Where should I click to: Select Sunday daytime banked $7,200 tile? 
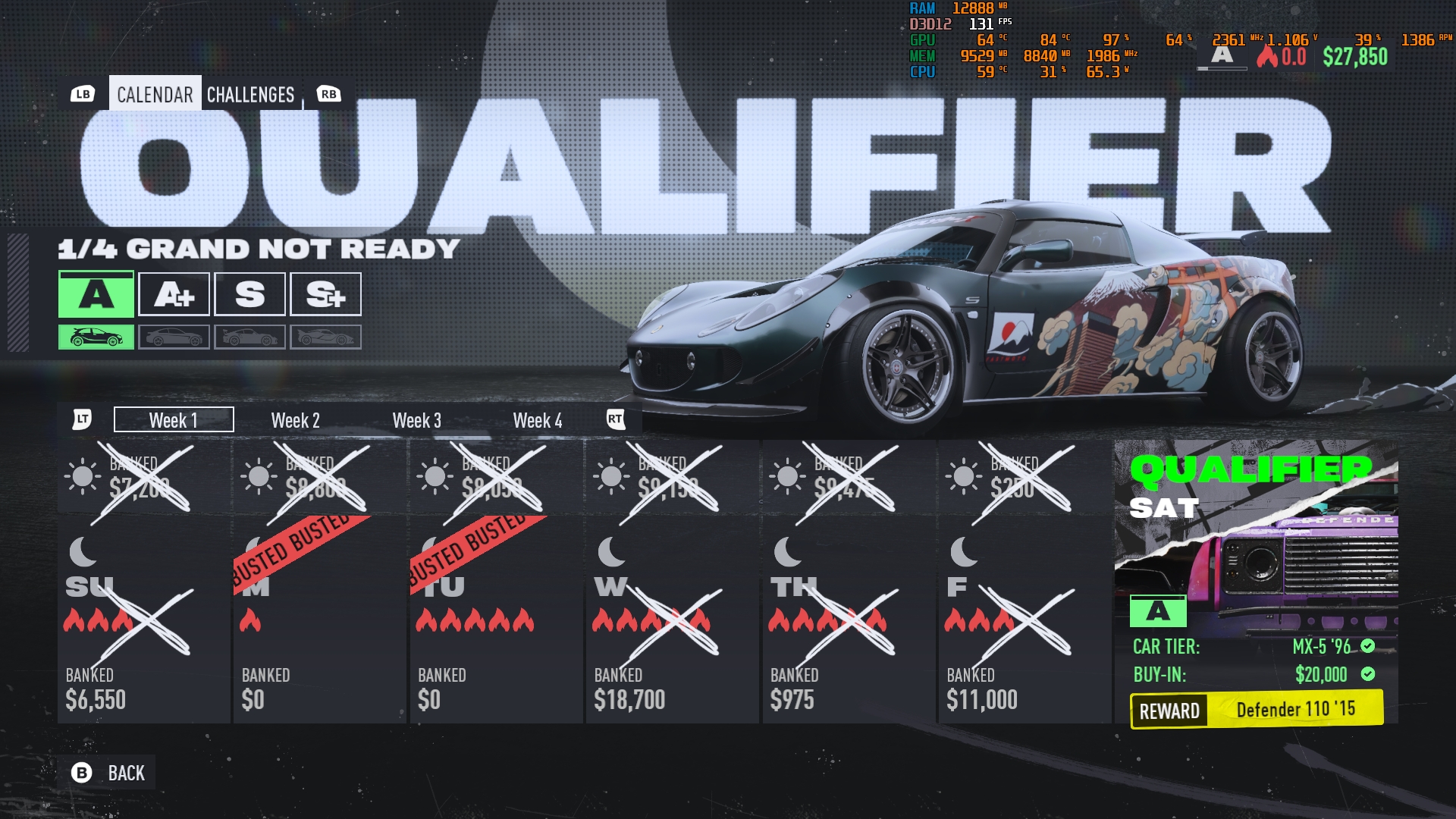(x=143, y=478)
